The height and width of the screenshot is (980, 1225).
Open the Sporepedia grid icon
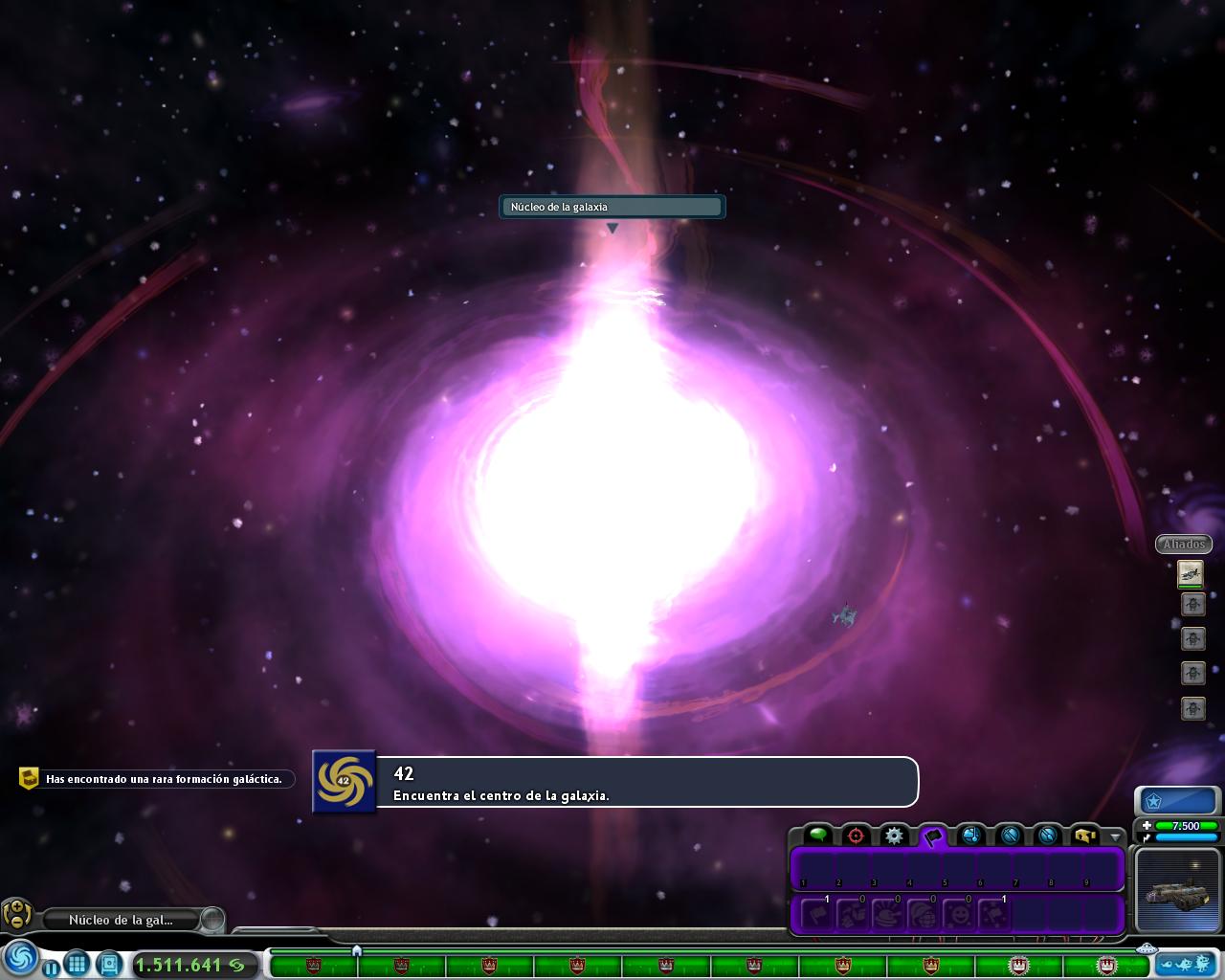[x=77, y=965]
